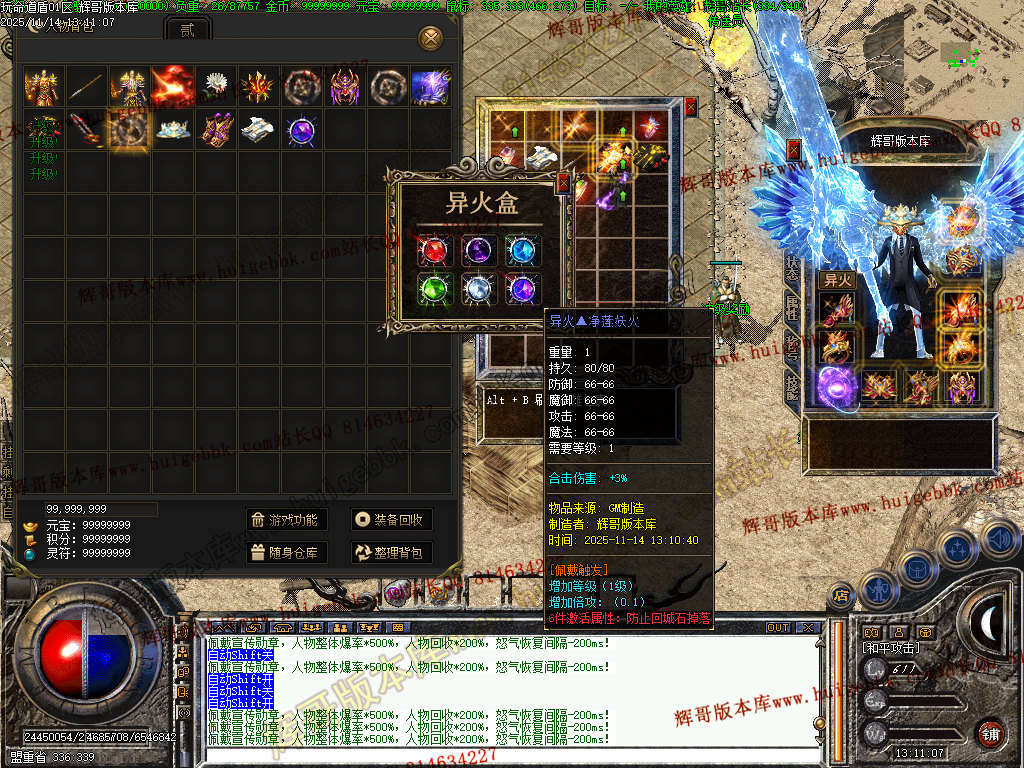Select the red flame gem in 异火盒
1024x768 pixels.
(x=436, y=251)
